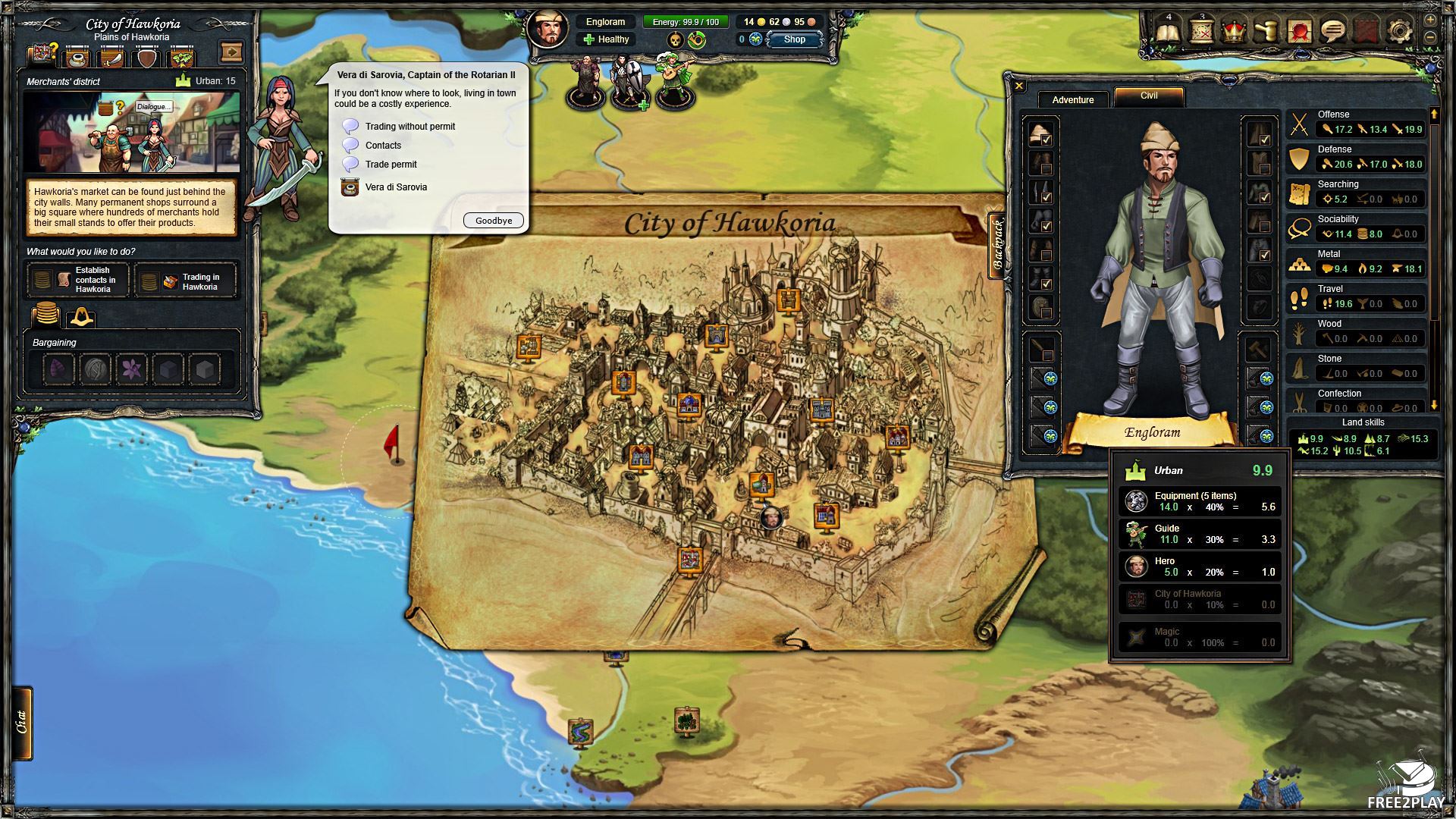Viewport: 1456px width, 819px height.
Task: Close the character equipment panel
Action: coord(1019,86)
